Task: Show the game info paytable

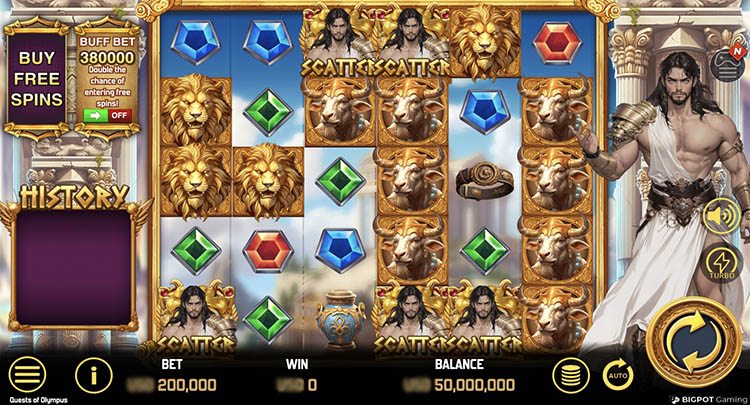Action: point(93,375)
